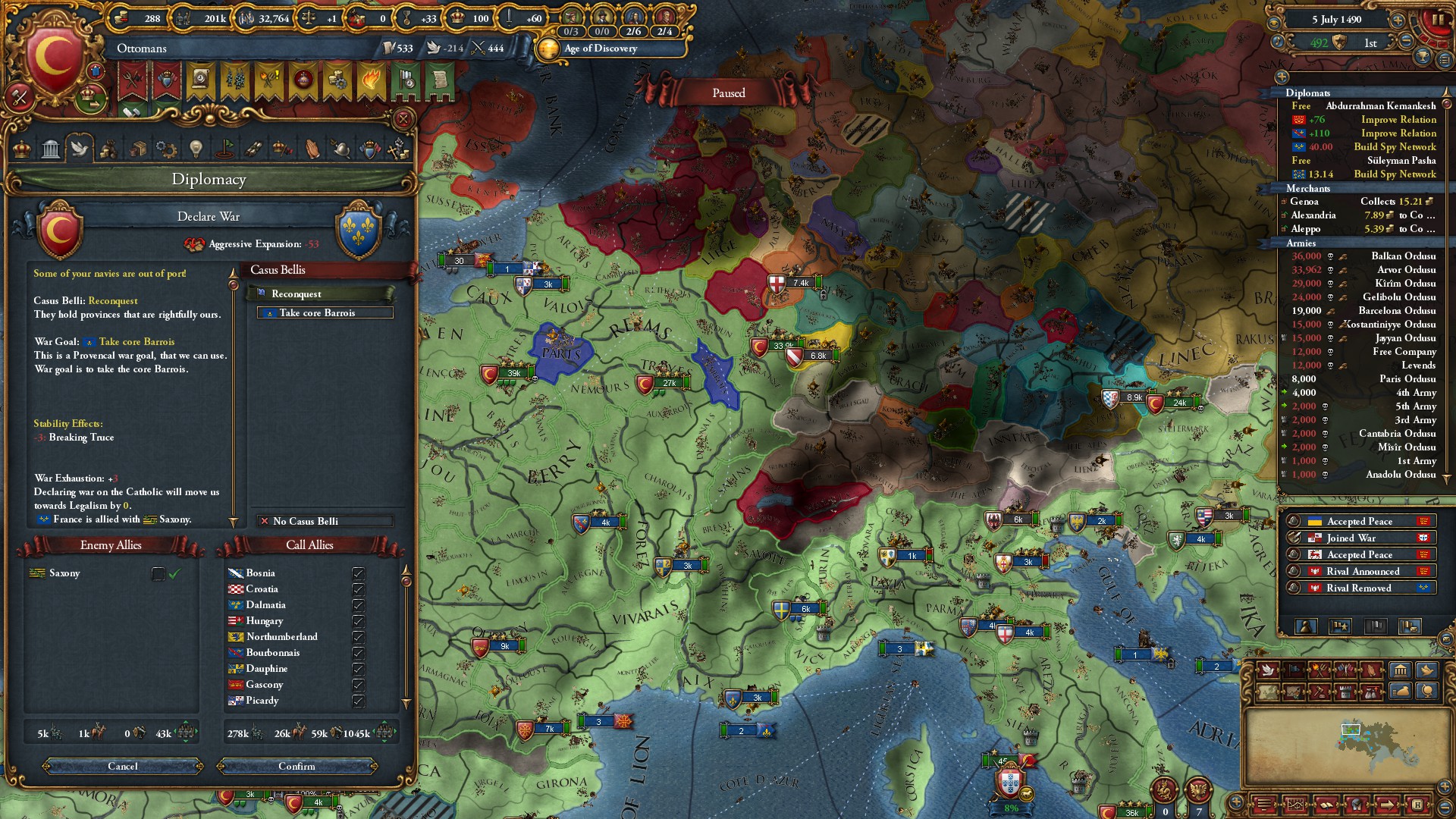Select the No Casus Belli option
The width and height of the screenshot is (1456, 819).
tap(325, 521)
